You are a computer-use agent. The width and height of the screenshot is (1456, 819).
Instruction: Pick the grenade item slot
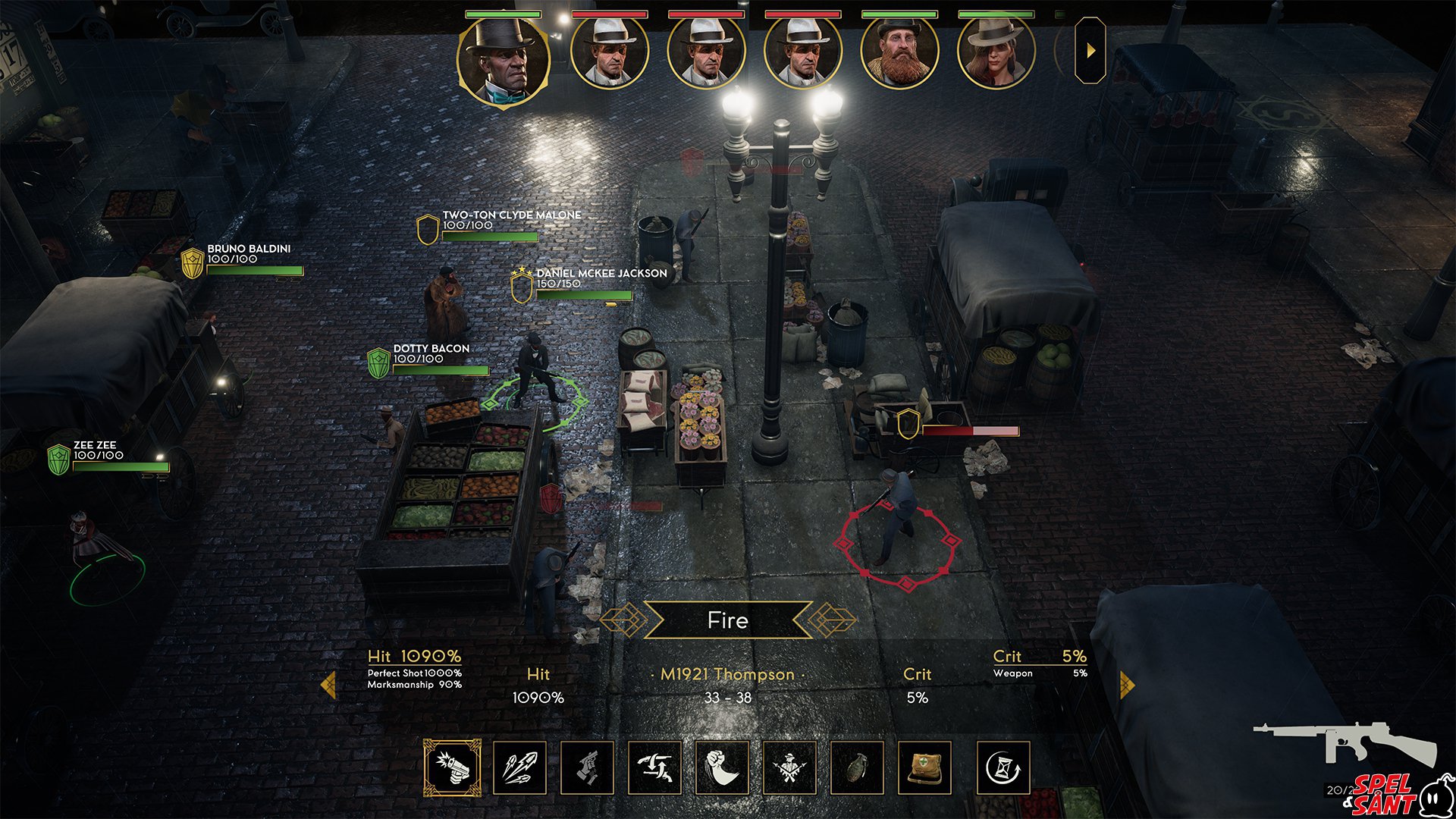pos(857,768)
